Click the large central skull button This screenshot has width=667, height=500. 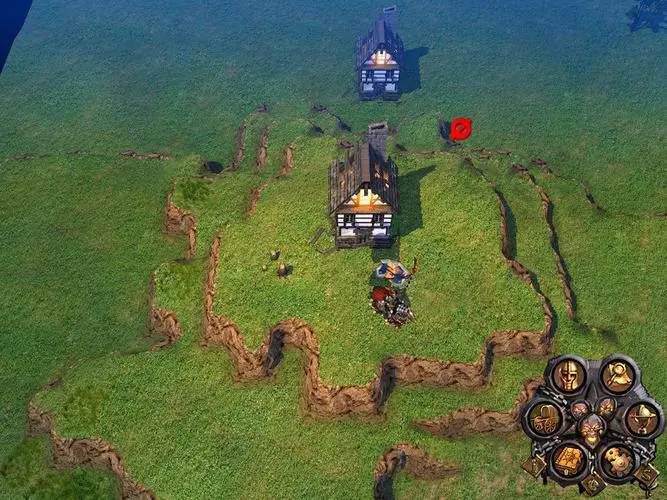click(x=594, y=430)
